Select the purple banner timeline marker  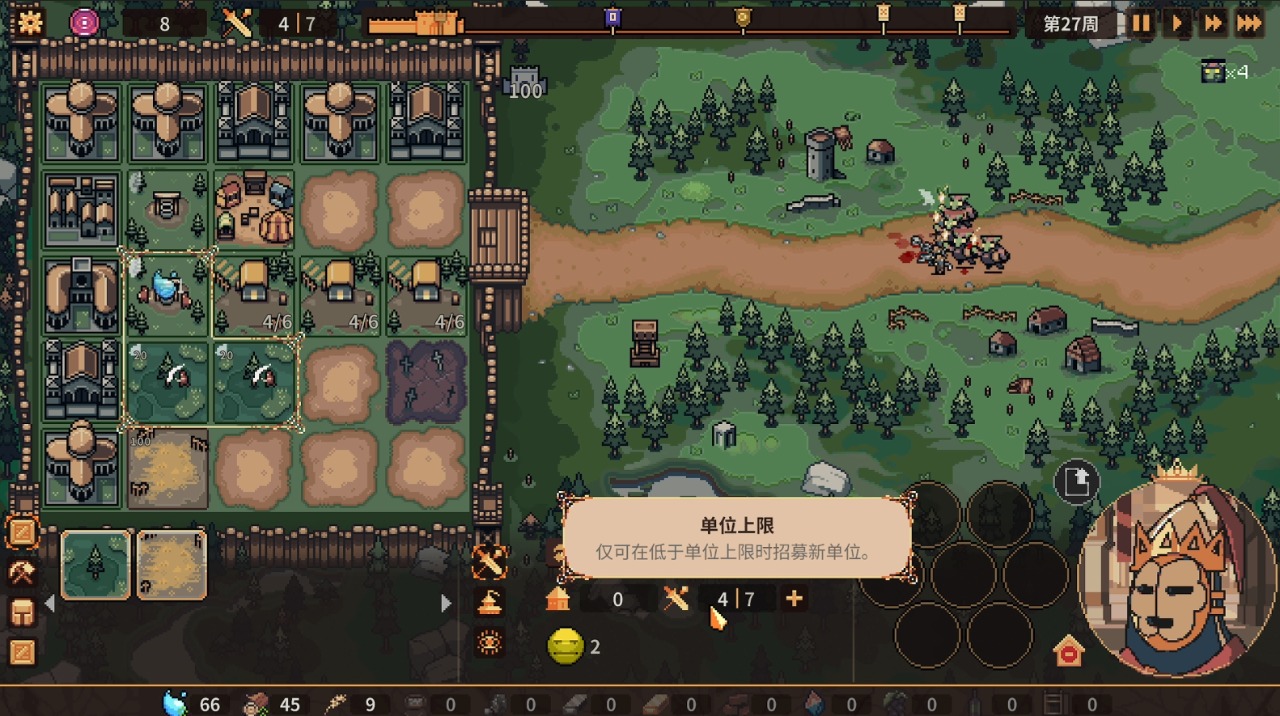point(613,17)
